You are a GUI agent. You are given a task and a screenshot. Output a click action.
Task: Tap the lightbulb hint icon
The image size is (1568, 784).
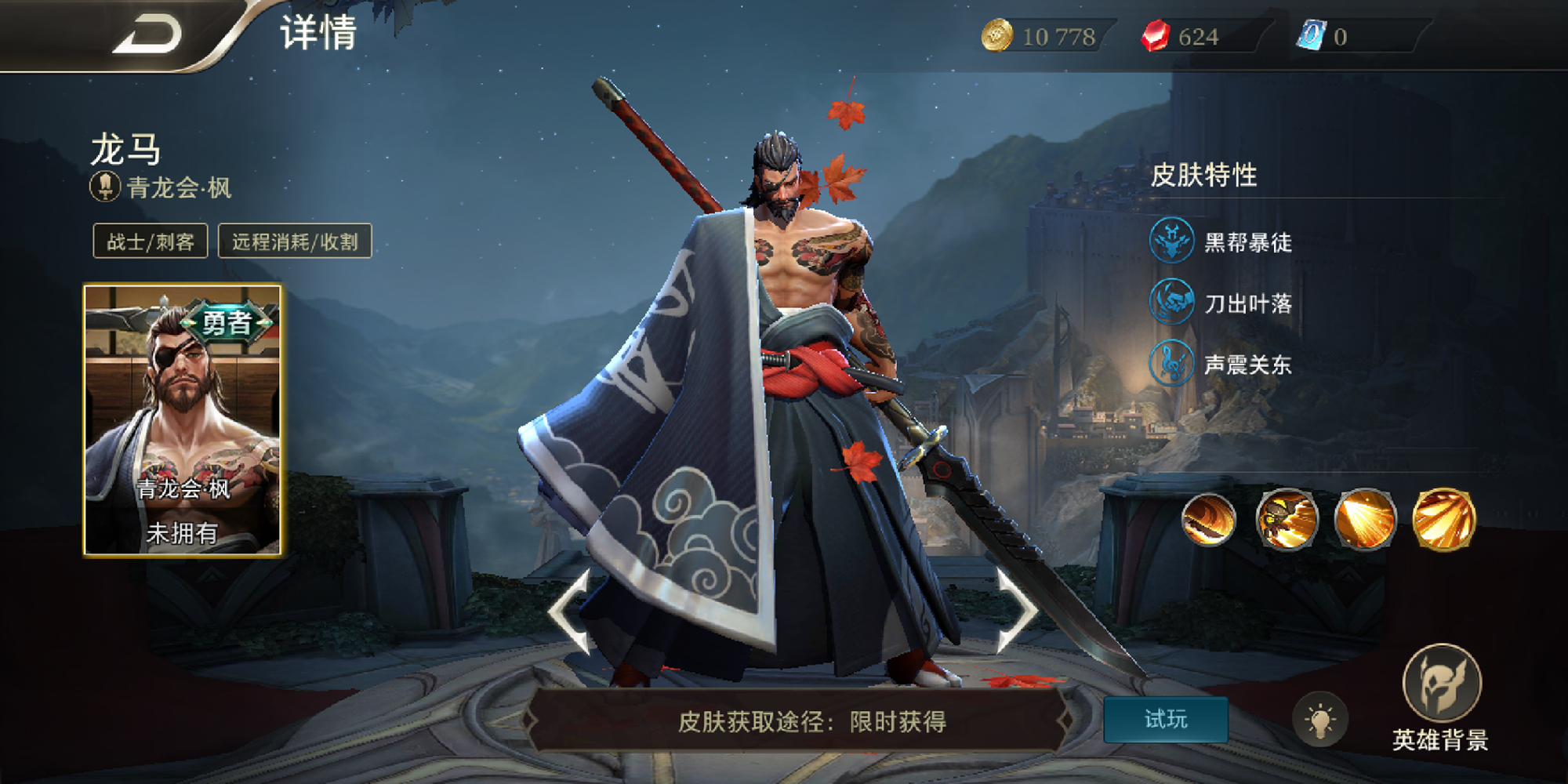point(1320,719)
